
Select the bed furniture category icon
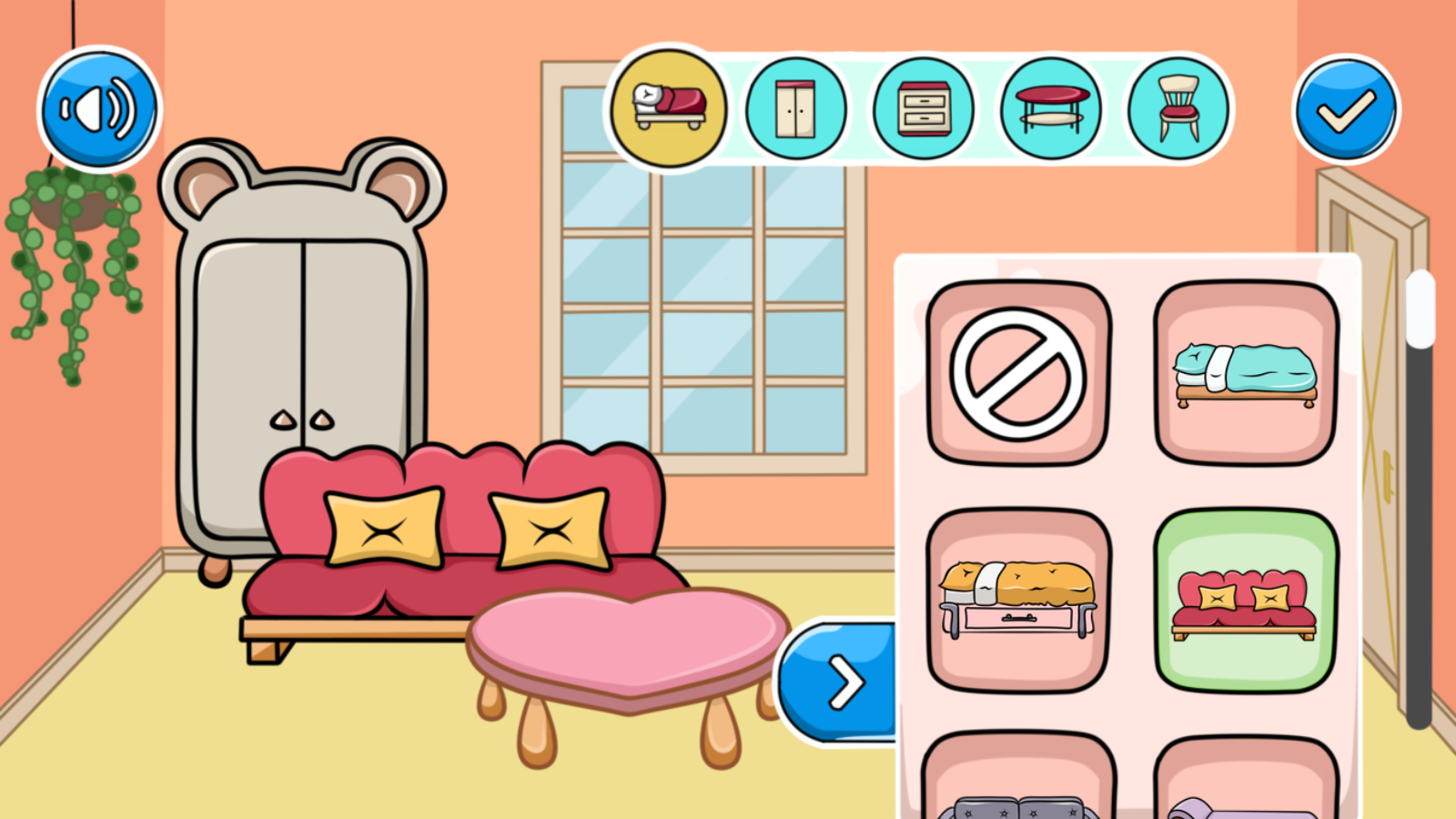[x=670, y=109]
